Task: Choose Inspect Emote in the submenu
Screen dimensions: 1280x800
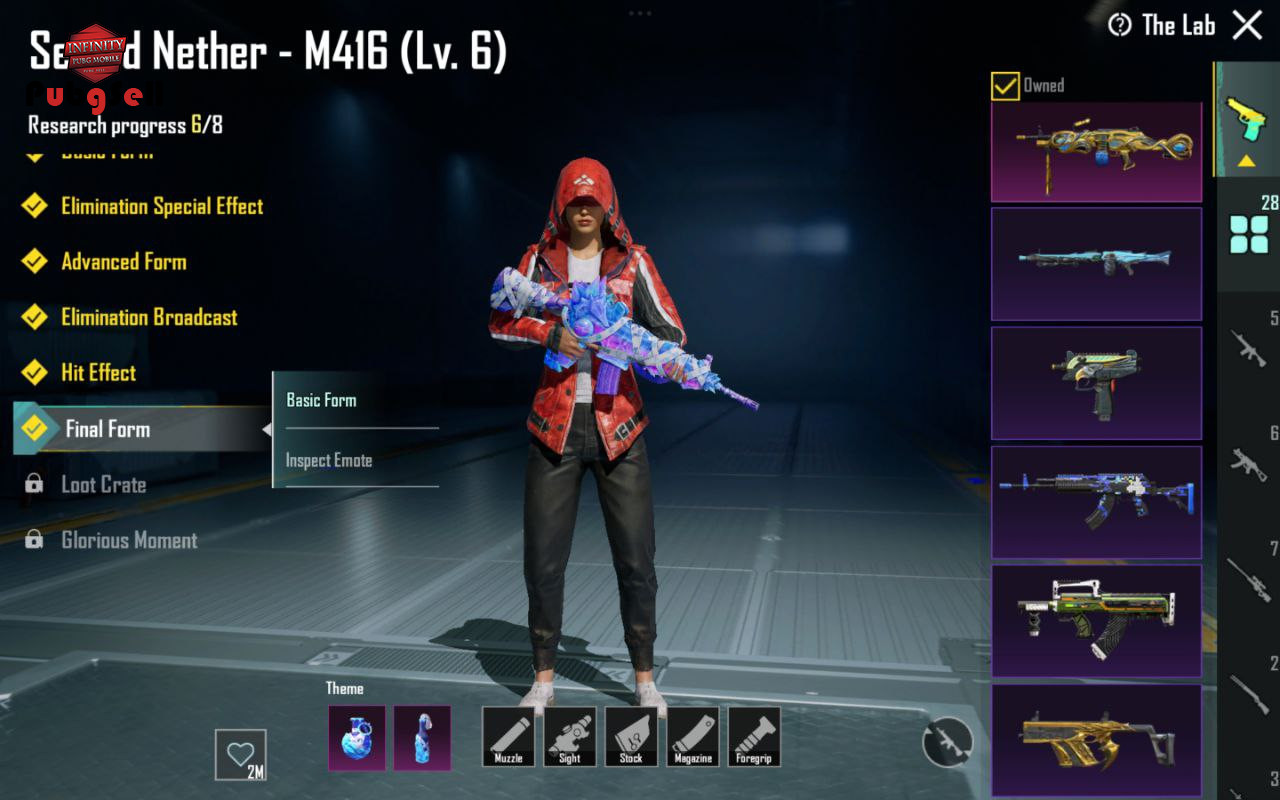Action: click(329, 461)
